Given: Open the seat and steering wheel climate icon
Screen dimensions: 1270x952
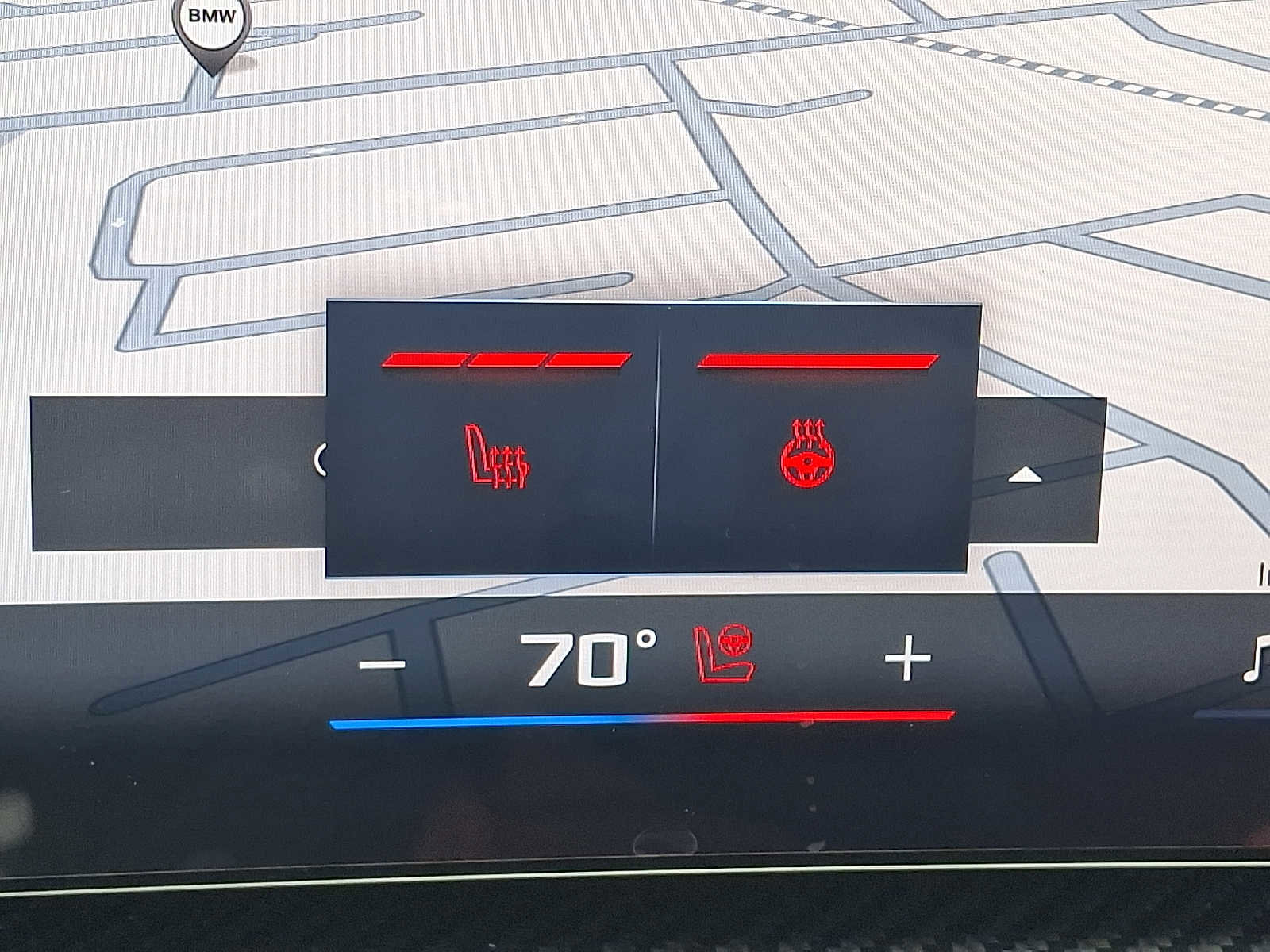Looking at the screenshot, I should pos(724,653).
